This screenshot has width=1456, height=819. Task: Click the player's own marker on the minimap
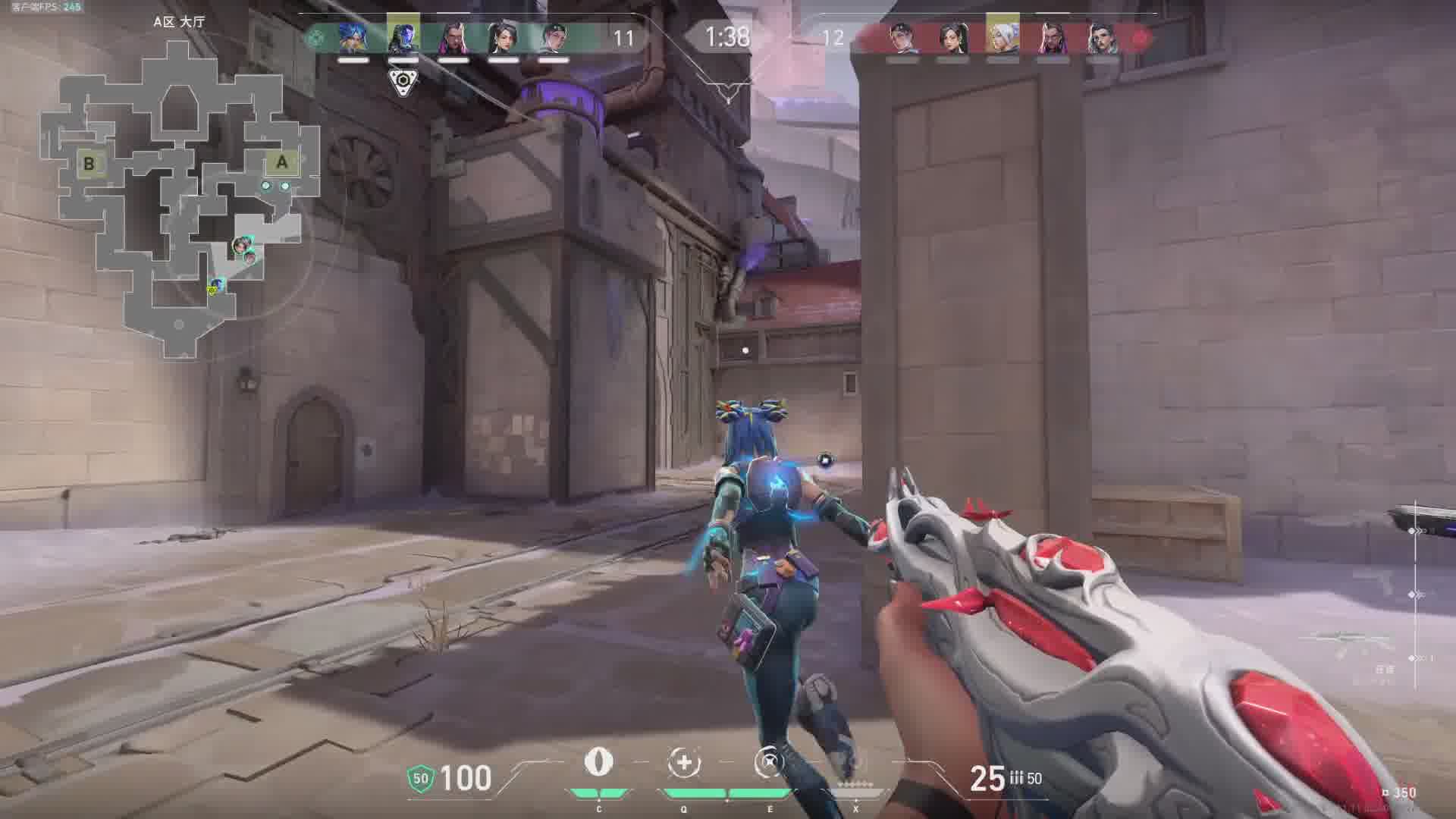[x=216, y=286]
